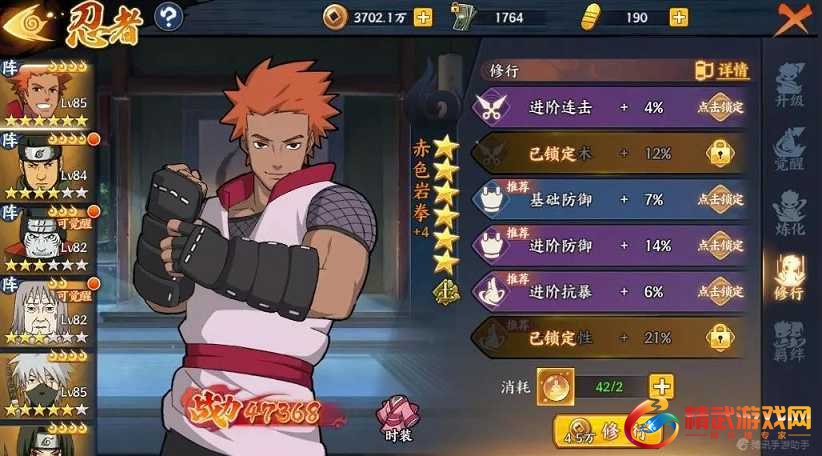Unlock the locked 21% attribute padlock
The height and width of the screenshot is (456, 822).
point(720,338)
